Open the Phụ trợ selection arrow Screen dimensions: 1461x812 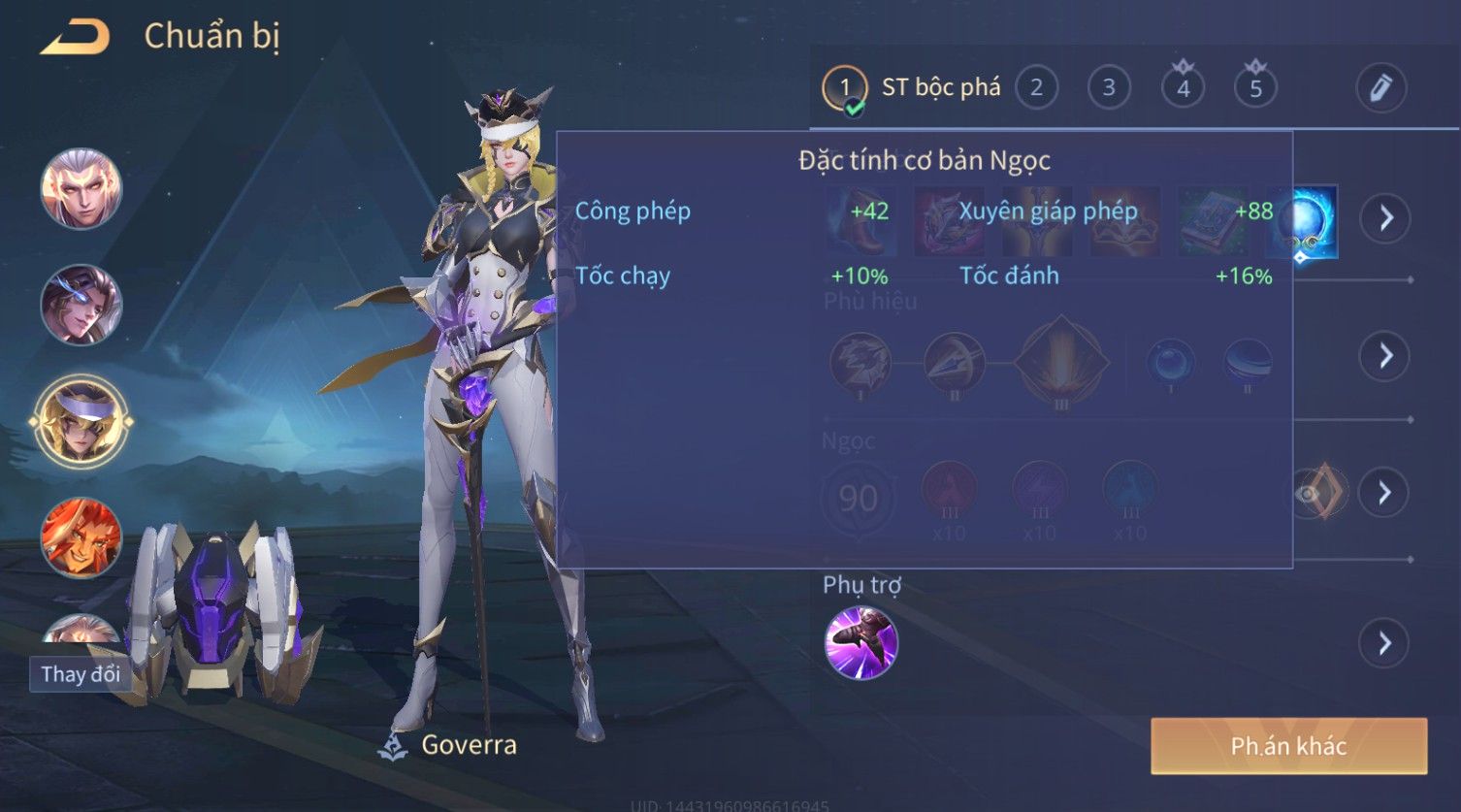tap(1384, 642)
